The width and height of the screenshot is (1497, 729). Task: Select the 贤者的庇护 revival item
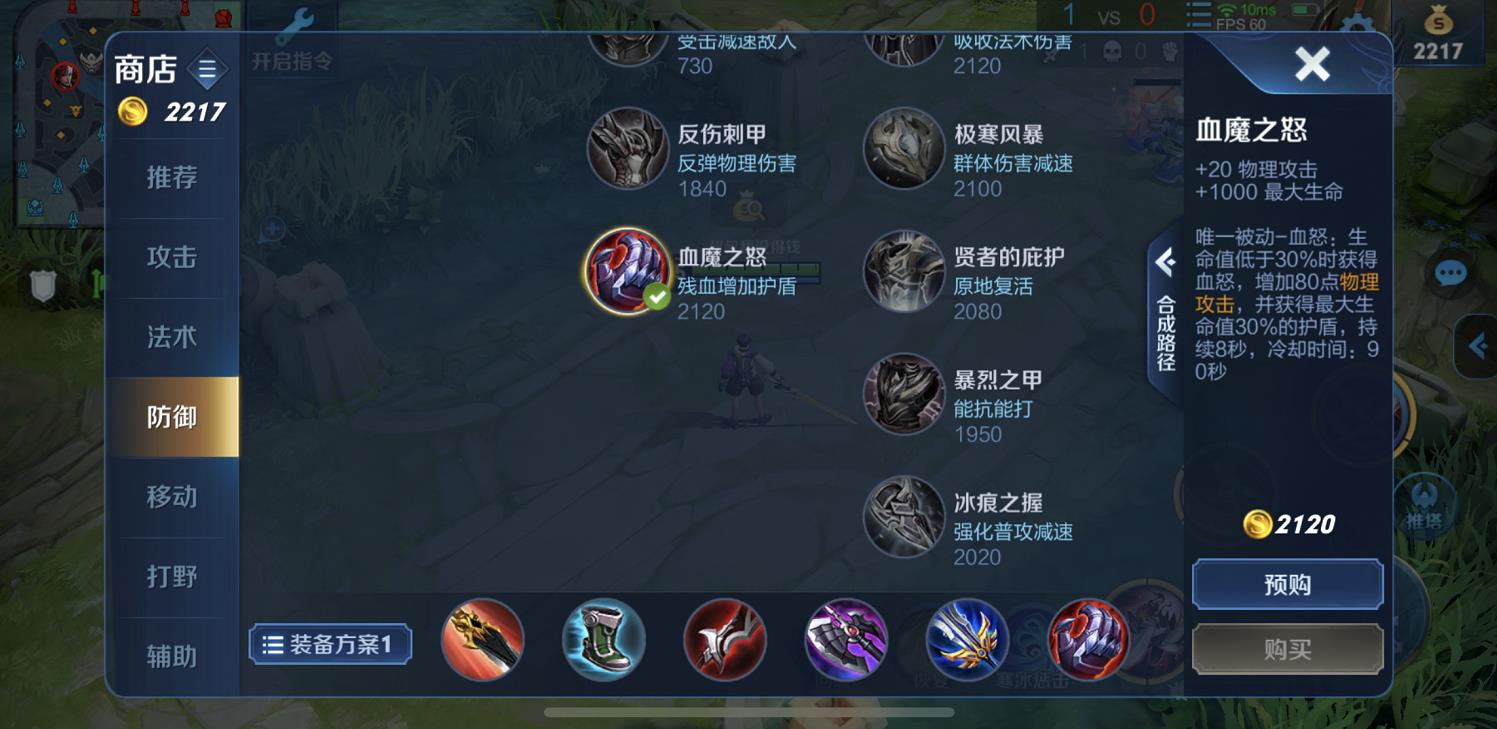tap(903, 271)
